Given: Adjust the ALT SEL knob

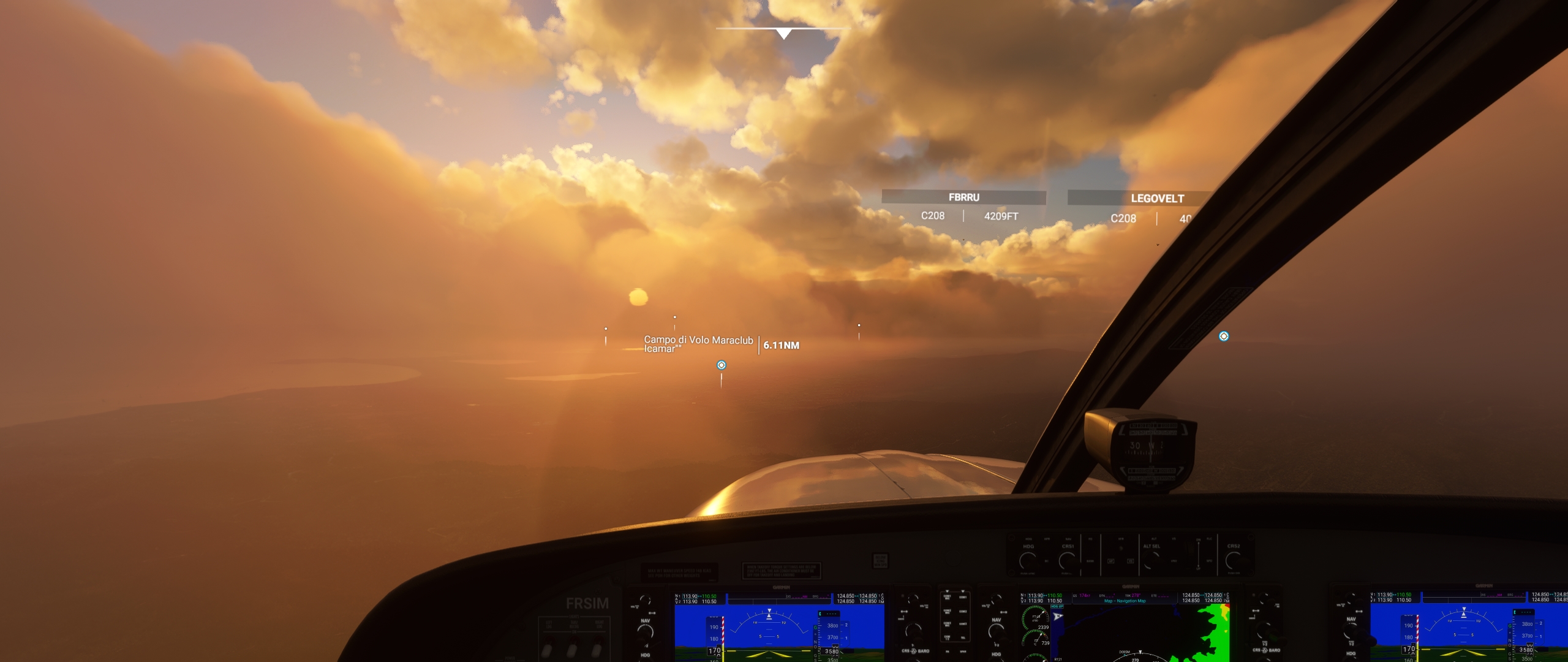Looking at the screenshot, I should [1151, 560].
